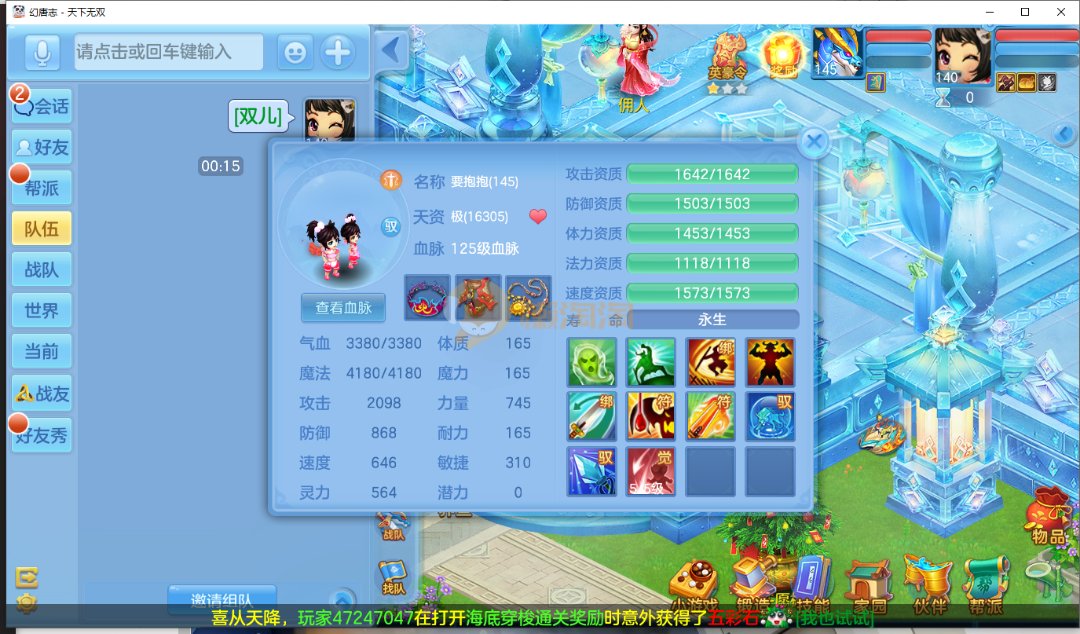Open the emoji smiley picker

[x=294, y=52]
